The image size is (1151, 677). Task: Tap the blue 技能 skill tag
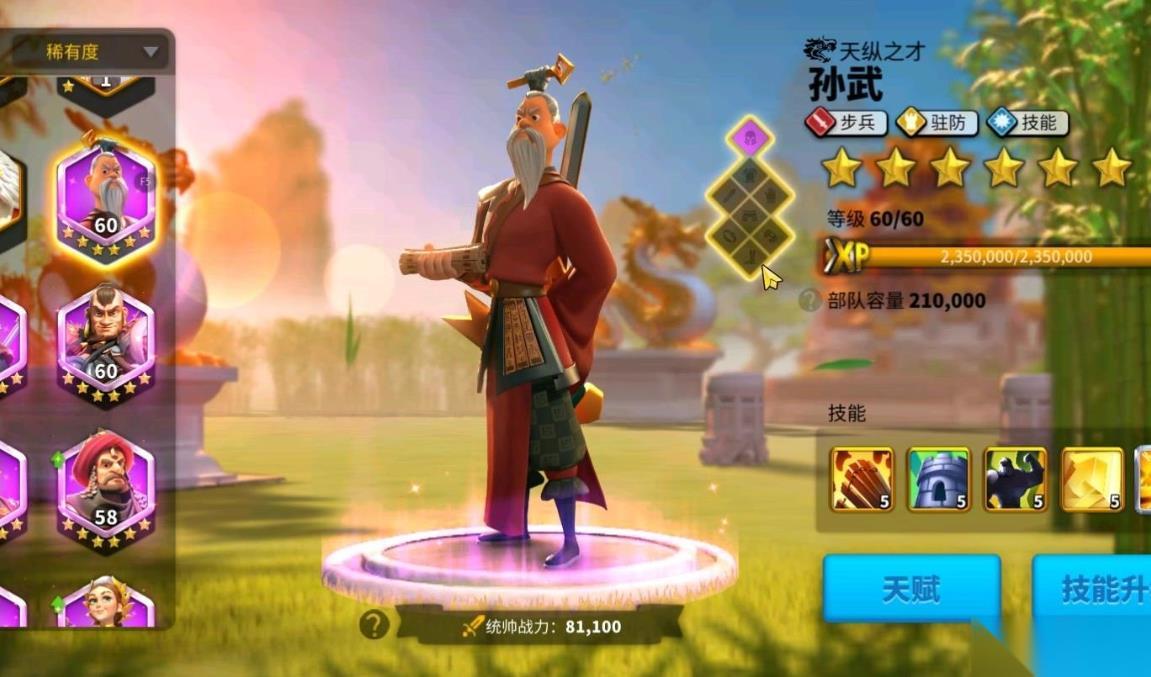pos(1026,123)
